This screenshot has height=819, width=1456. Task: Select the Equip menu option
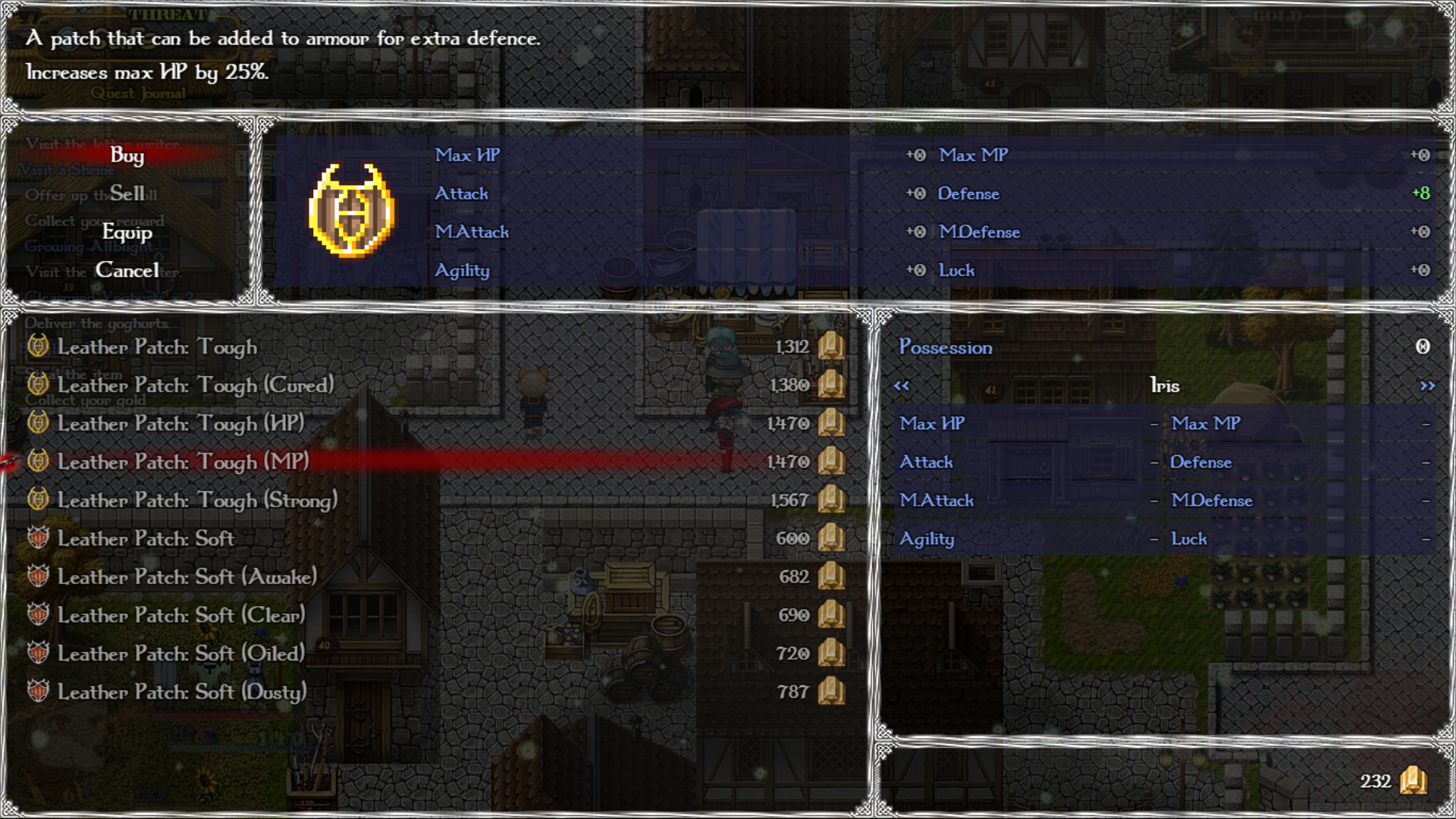point(127,232)
